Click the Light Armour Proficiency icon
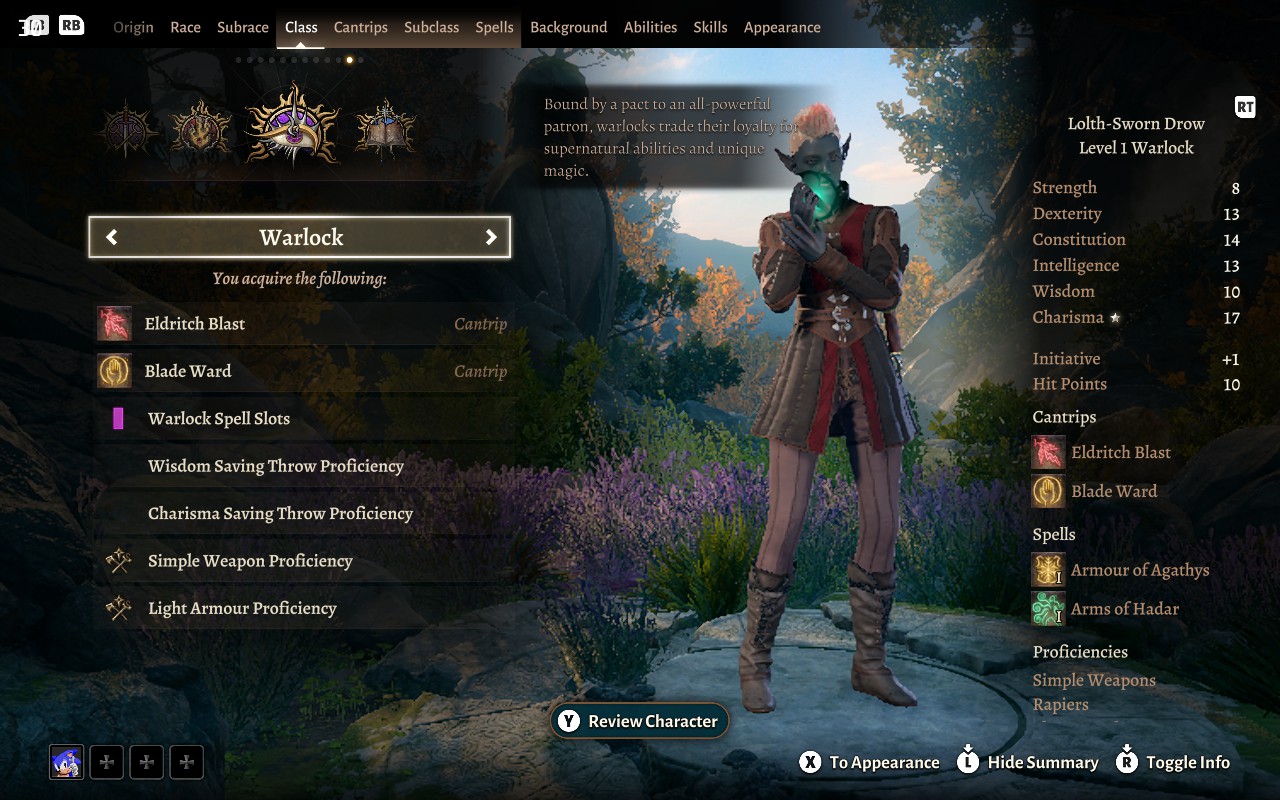Viewport: 1280px width, 800px height. [116, 607]
